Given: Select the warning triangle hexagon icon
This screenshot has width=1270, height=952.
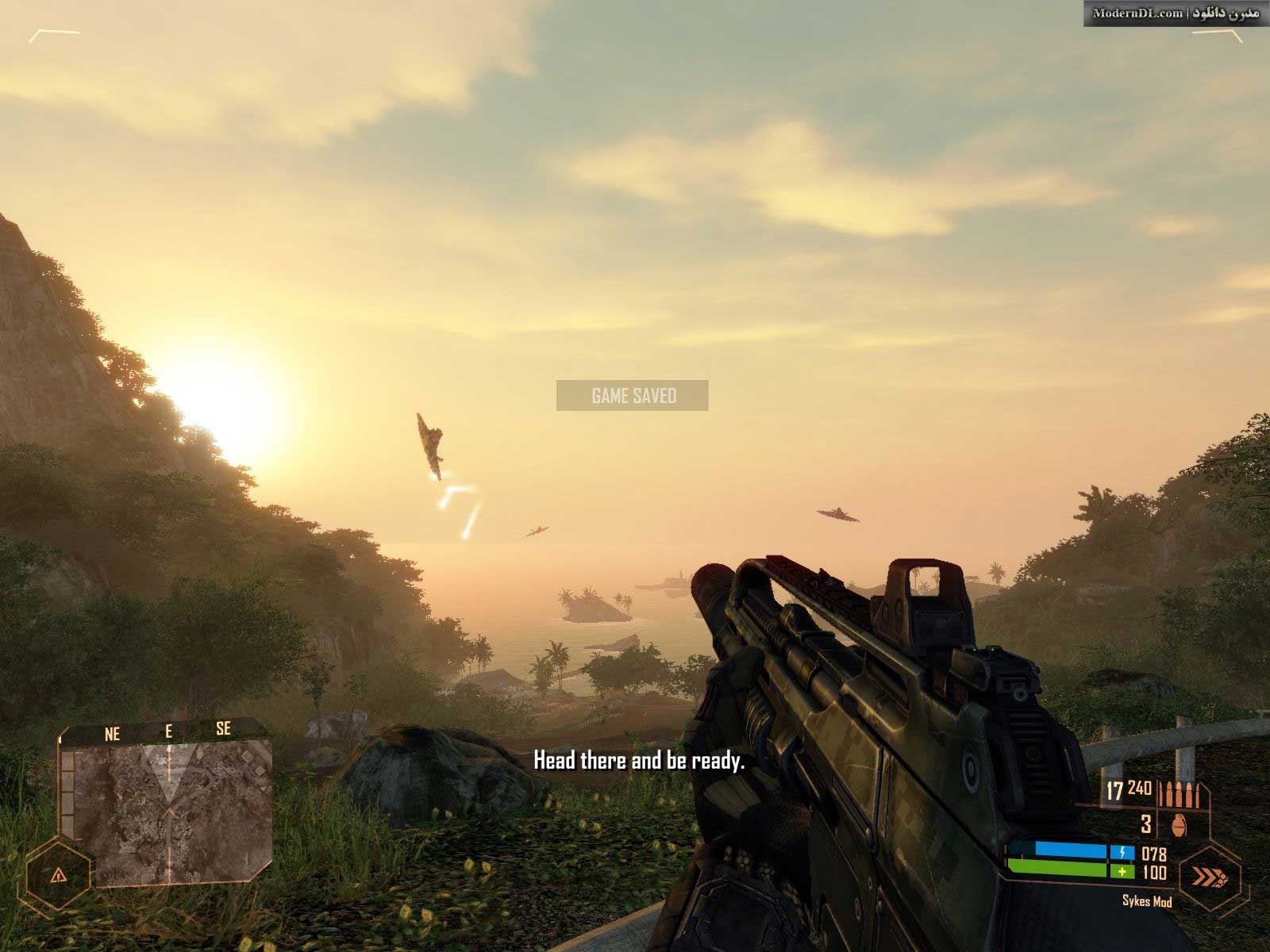Looking at the screenshot, I should point(58,876).
